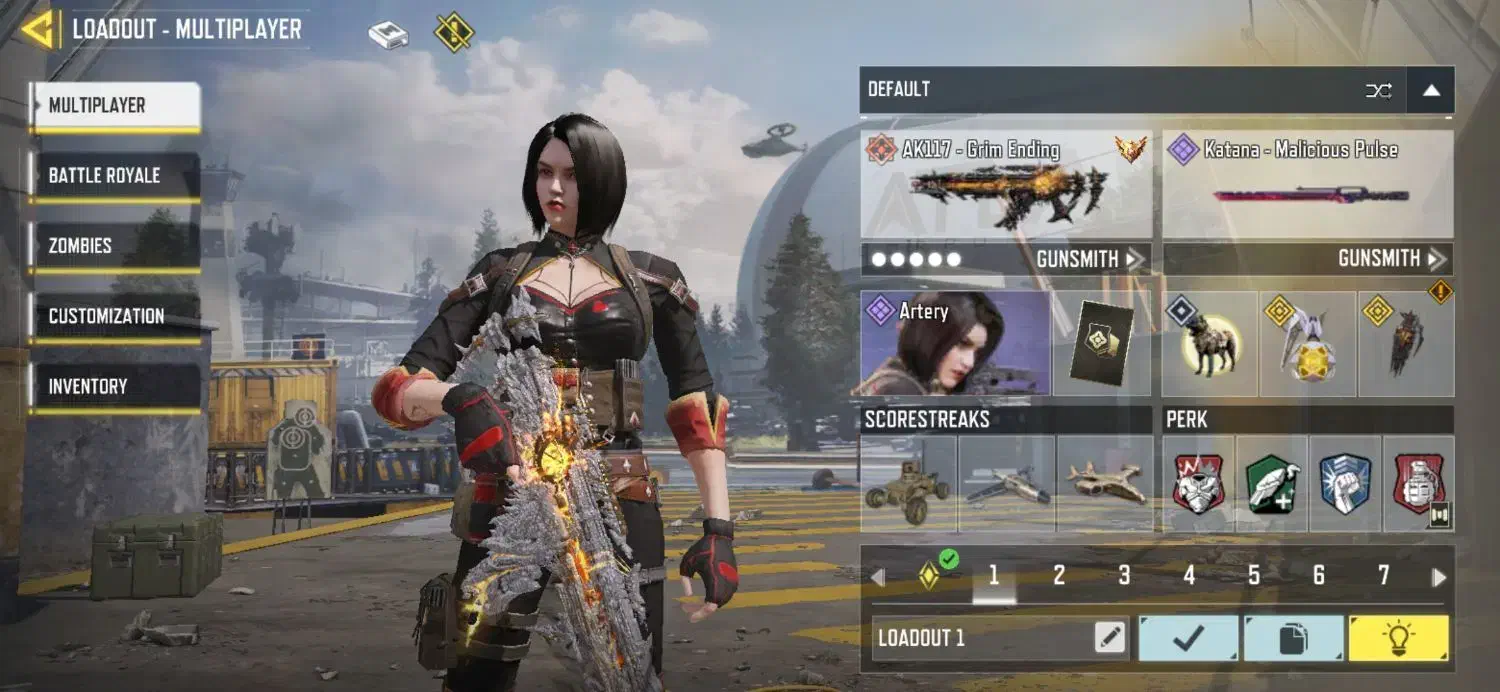Open the Inventory tab
This screenshot has height=692, width=1500.
(114, 386)
